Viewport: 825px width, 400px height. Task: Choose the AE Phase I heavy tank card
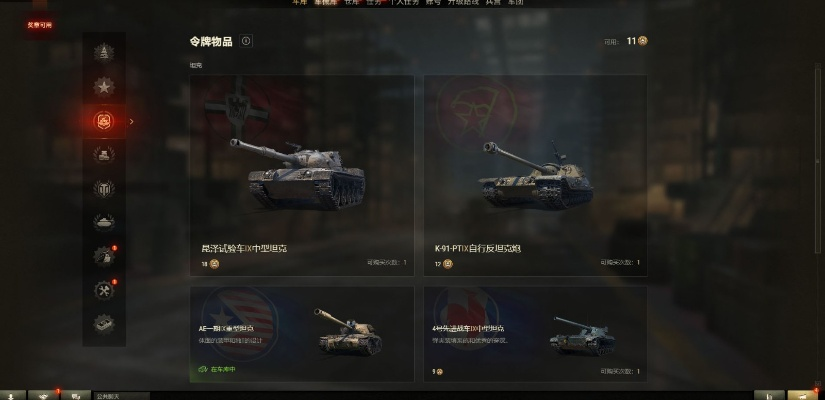pos(301,334)
